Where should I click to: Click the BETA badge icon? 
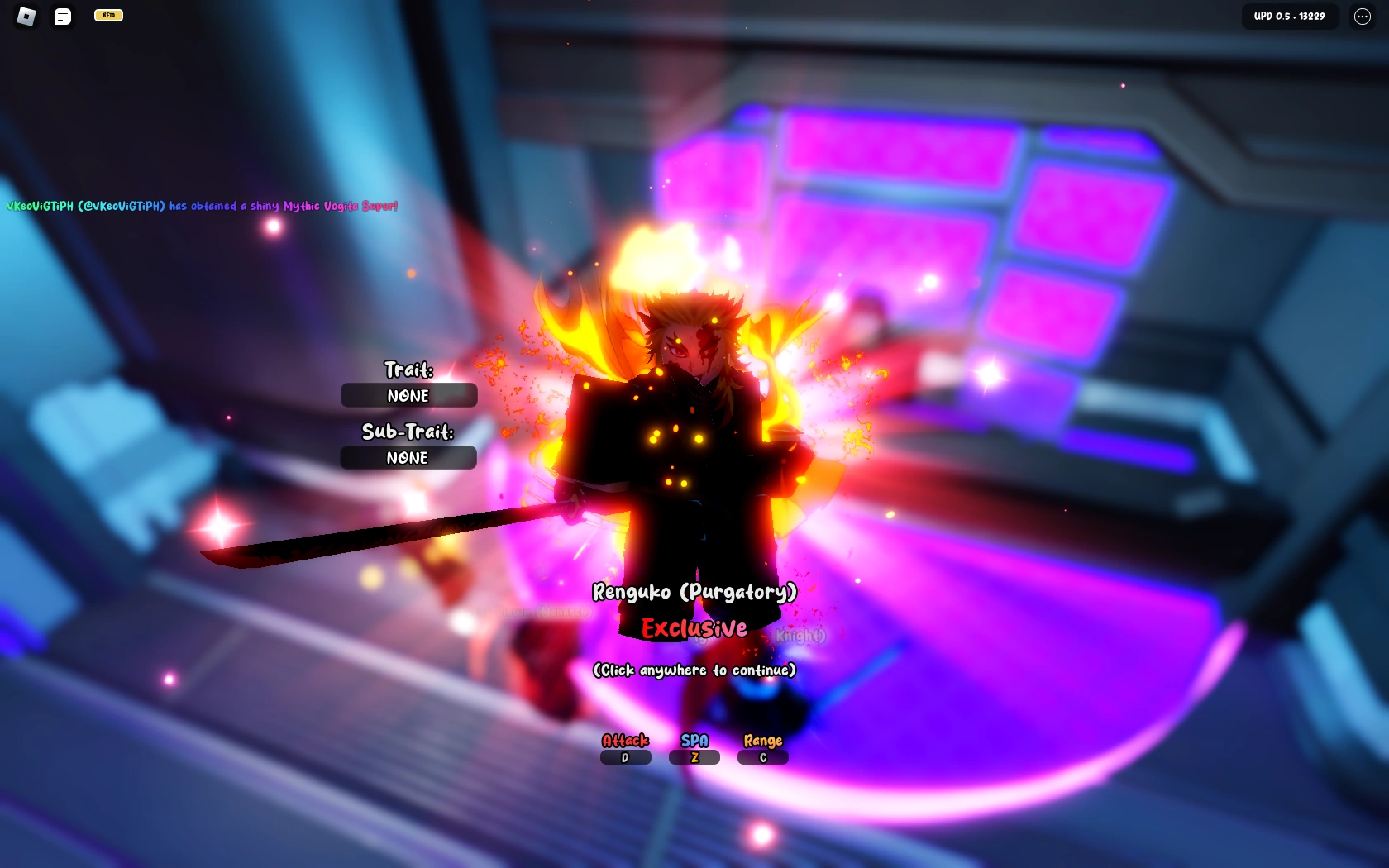[108, 15]
